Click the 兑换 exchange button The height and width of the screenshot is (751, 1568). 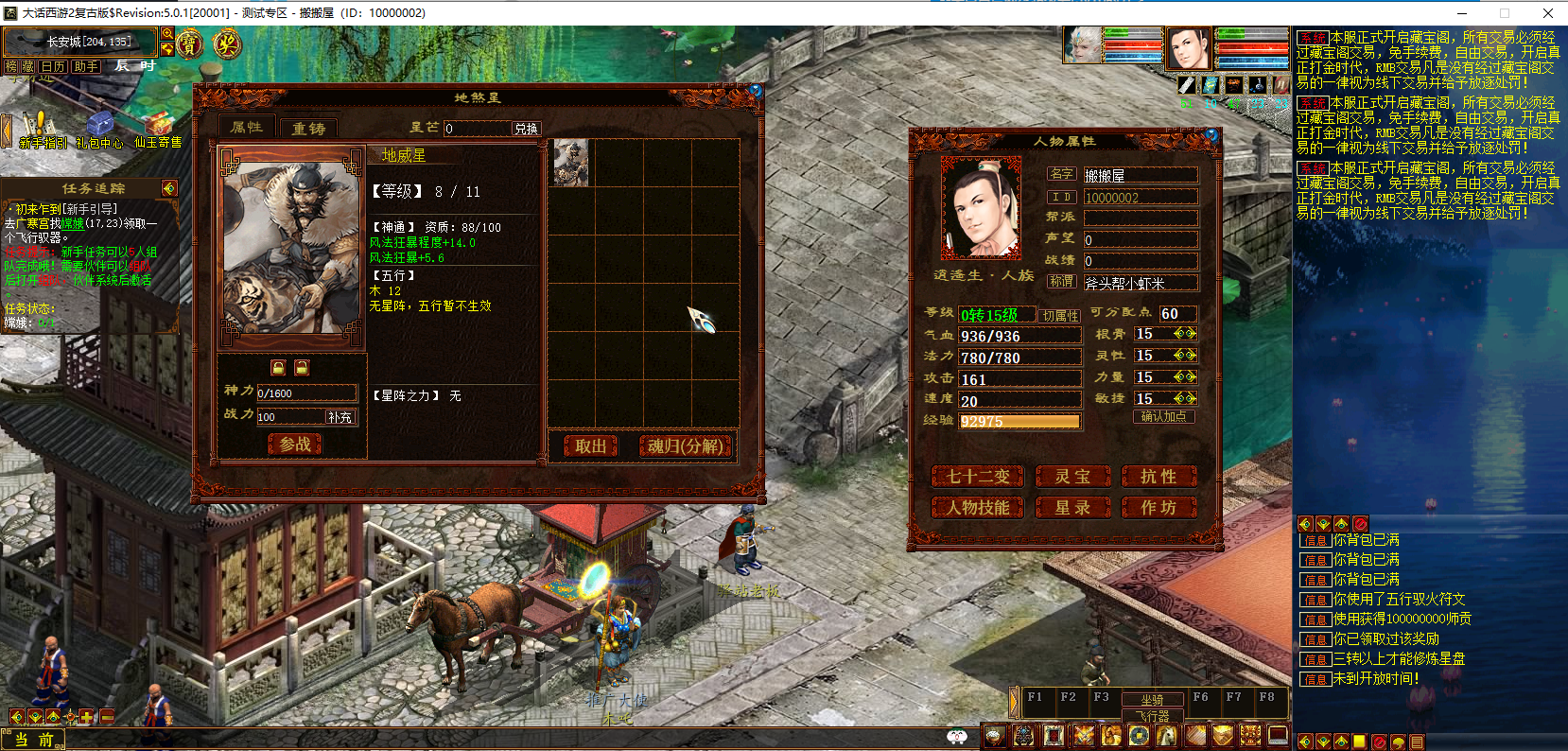pos(526,129)
